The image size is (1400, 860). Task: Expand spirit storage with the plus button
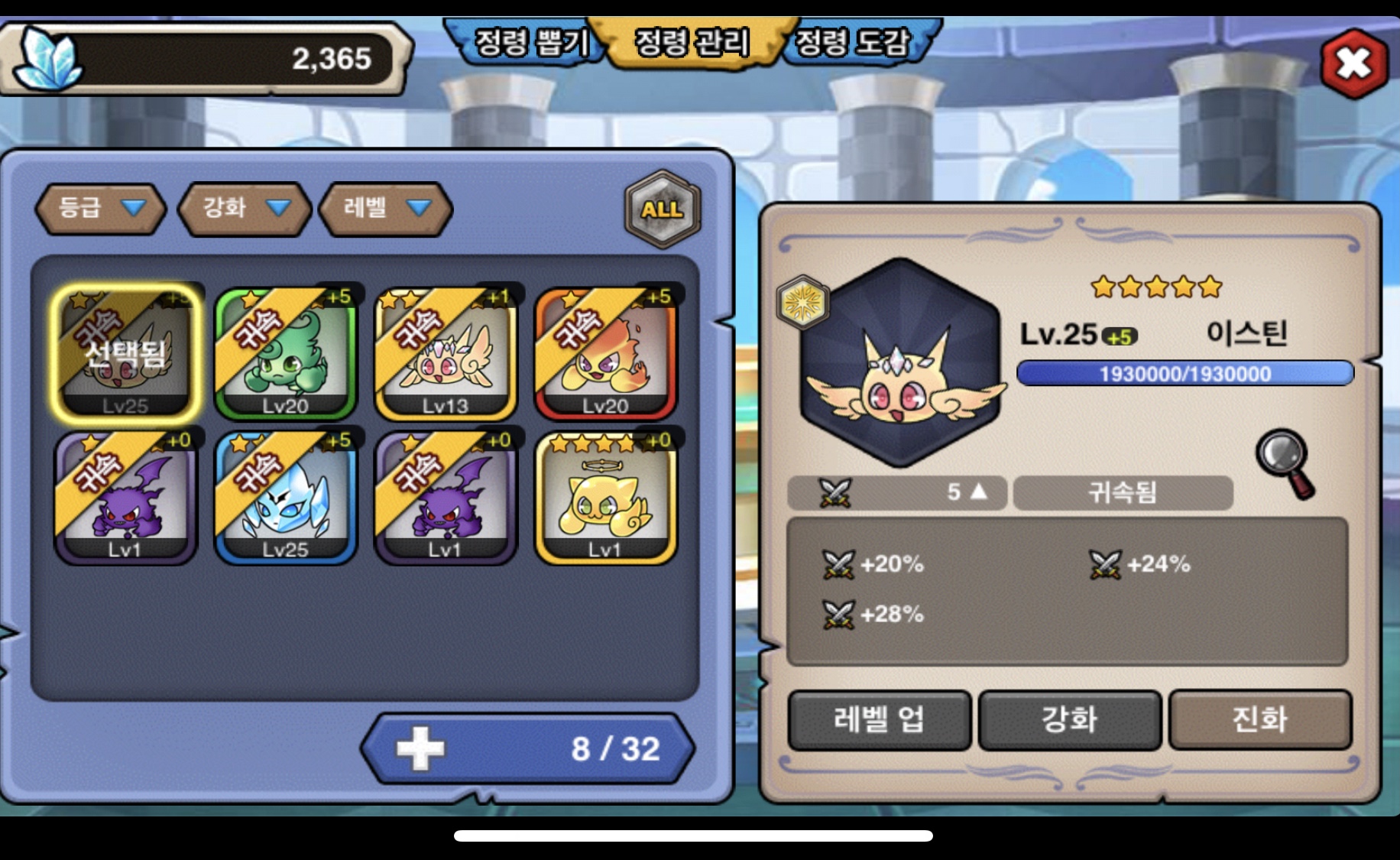click(420, 748)
